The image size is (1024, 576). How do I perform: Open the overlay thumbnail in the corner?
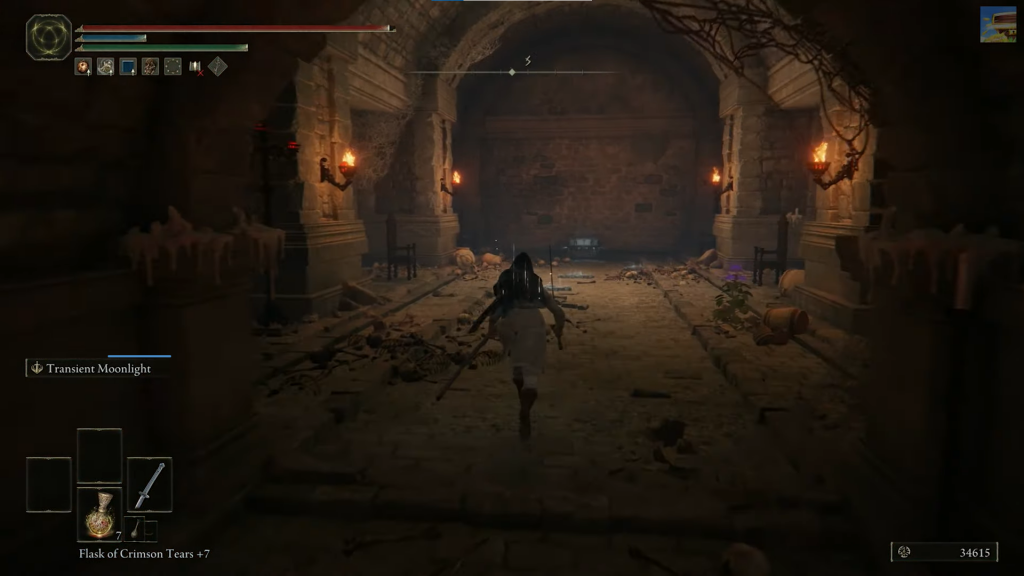pos(997,24)
